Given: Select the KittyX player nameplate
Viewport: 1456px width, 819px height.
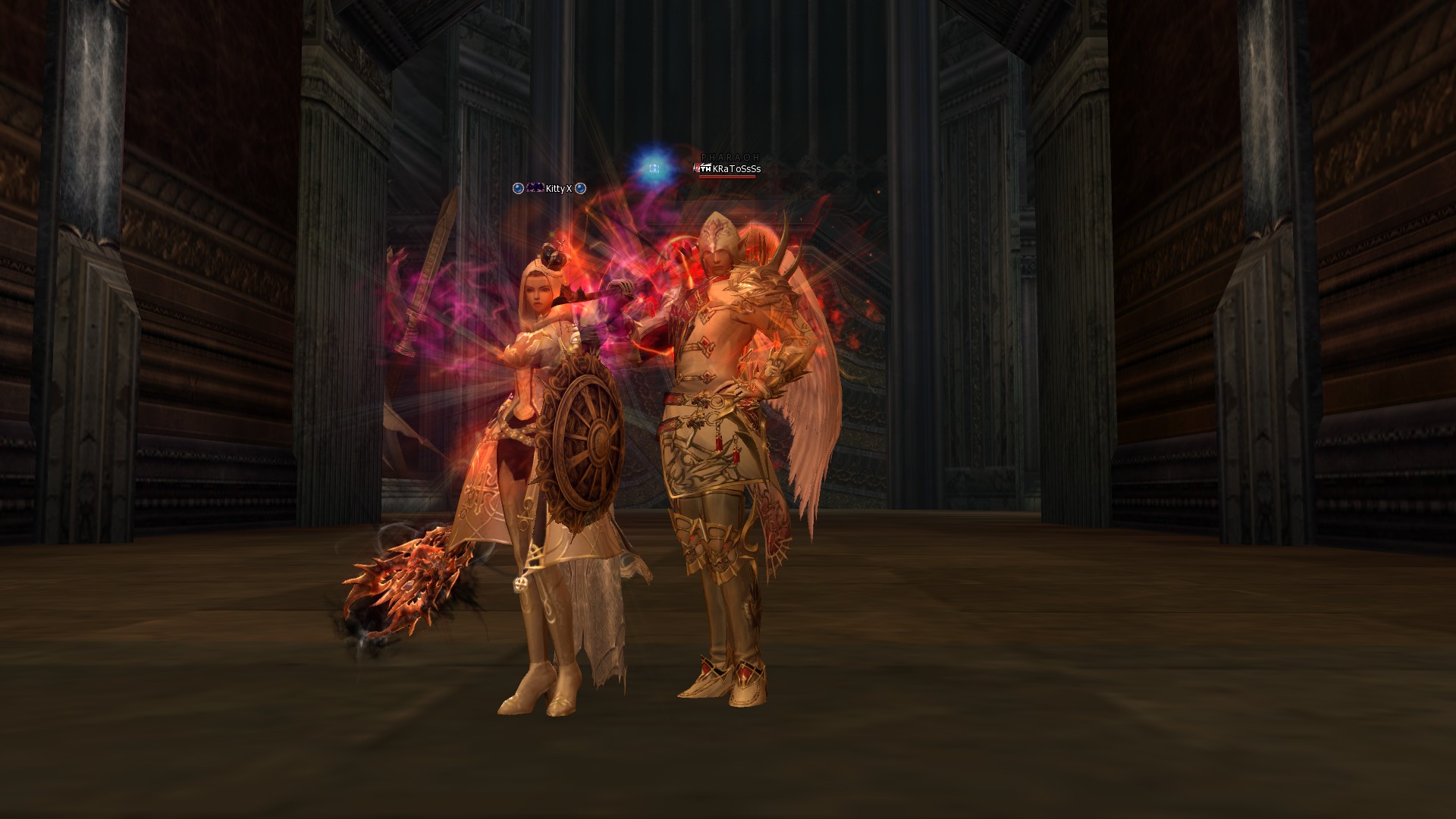Looking at the screenshot, I should pos(558,189).
